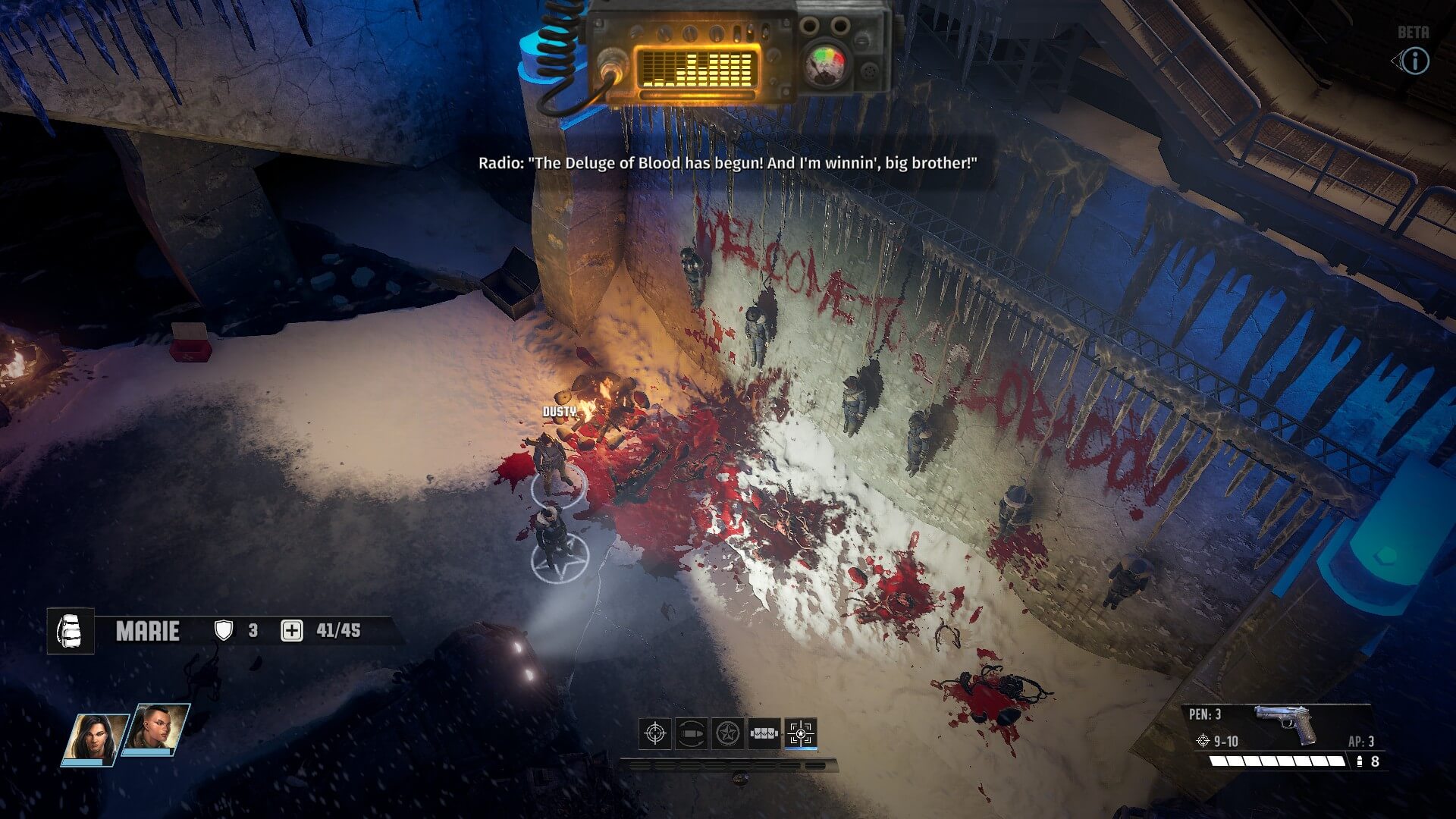
Task: Open Marie's backpack inventory
Action: (71, 631)
